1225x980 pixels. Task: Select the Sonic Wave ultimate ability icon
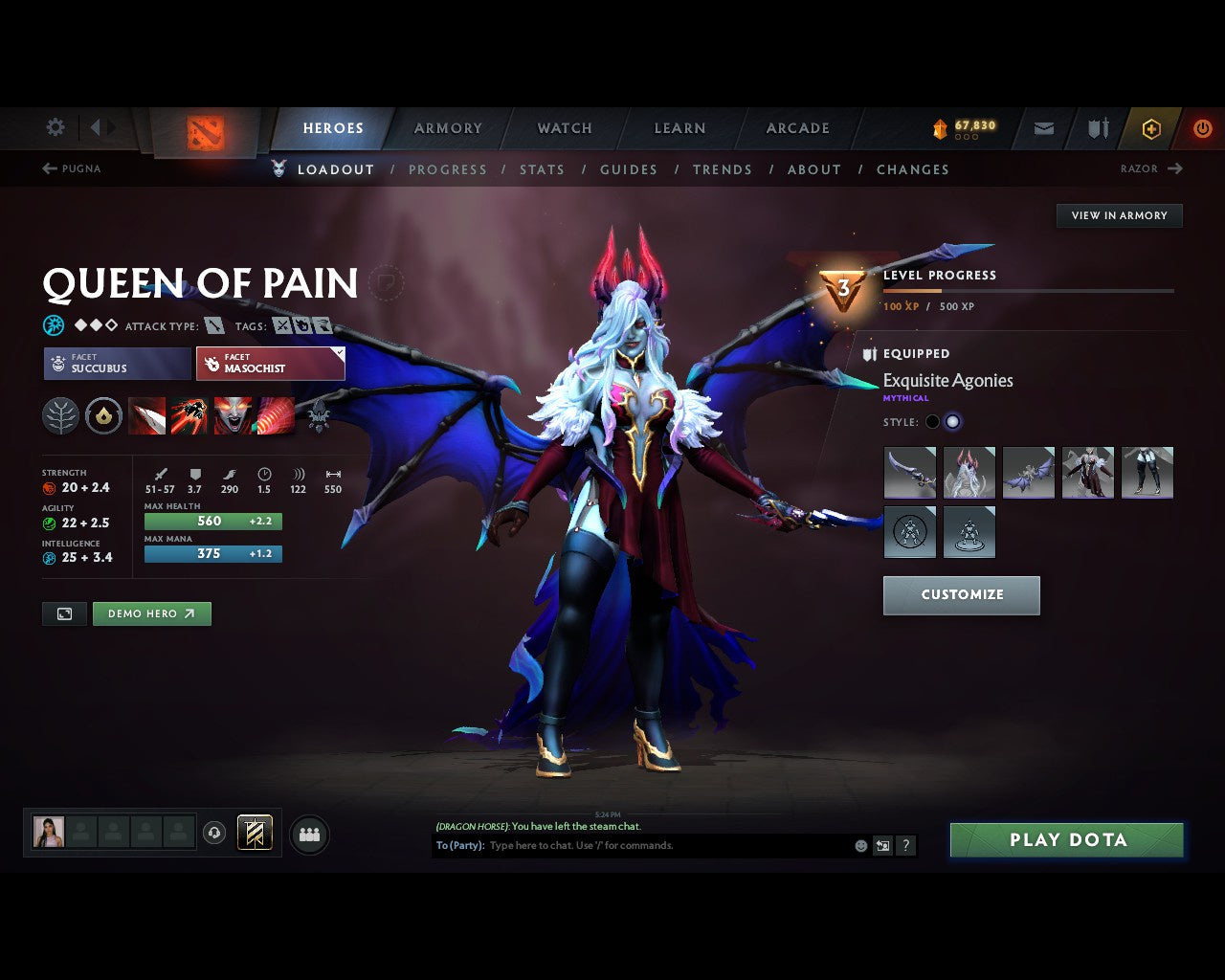275,416
